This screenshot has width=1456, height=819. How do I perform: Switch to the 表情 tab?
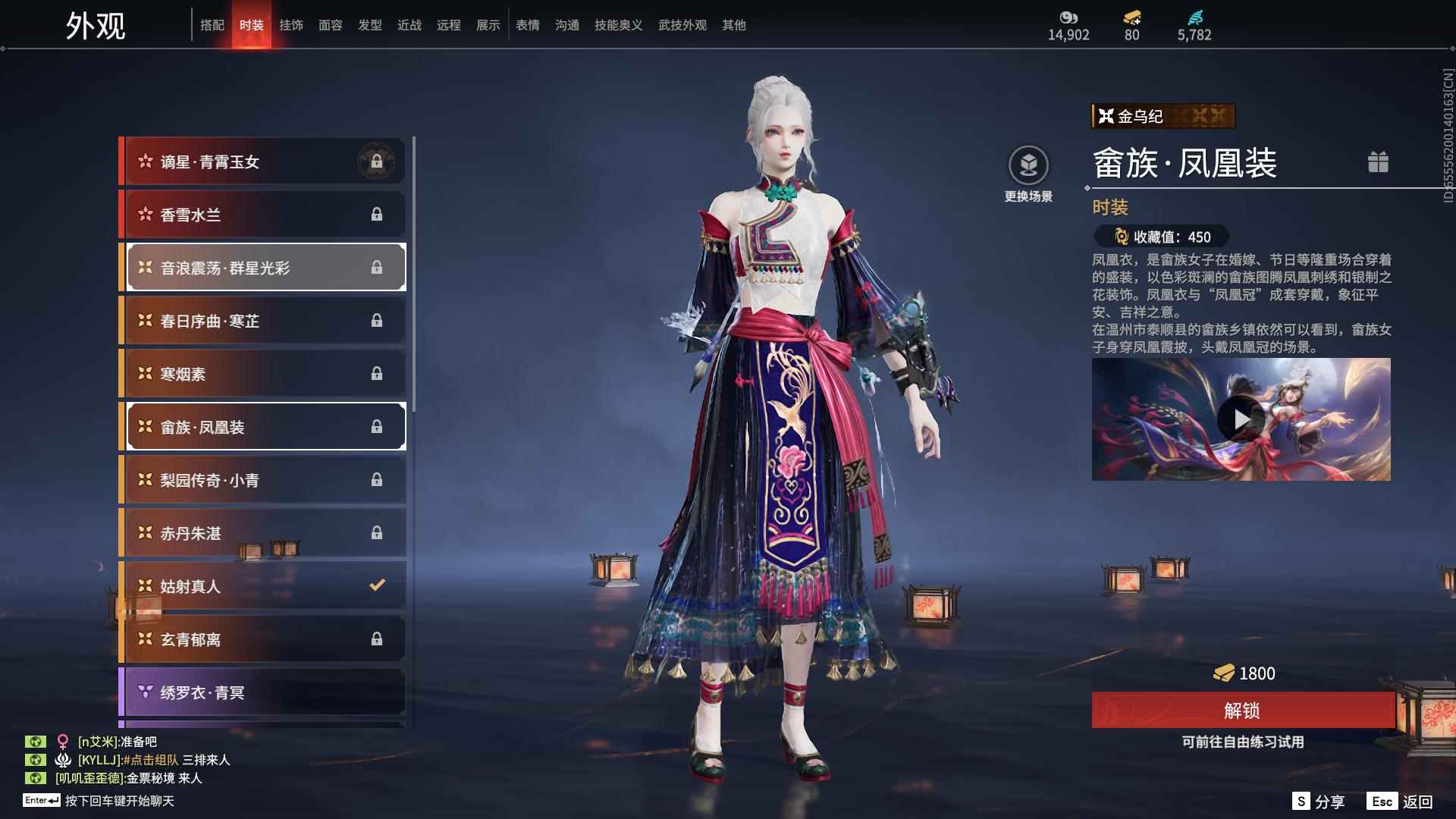tap(527, 24)
